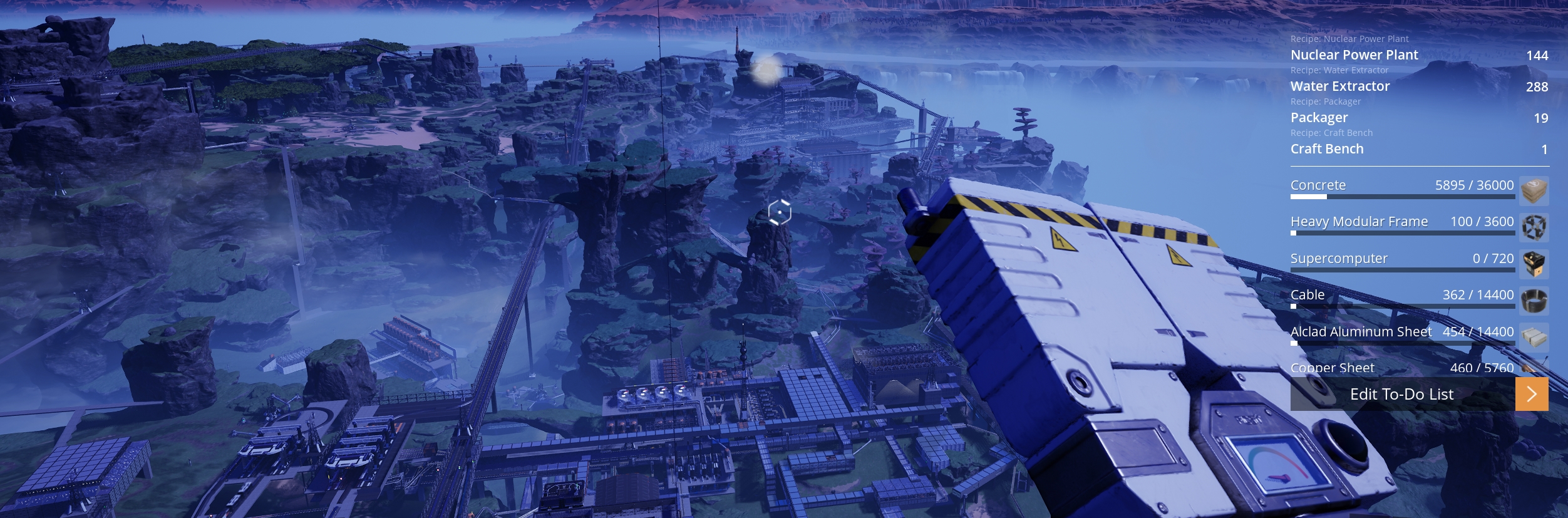Open the Edit To-Do List panel
Screen dimensions: 1568x518
[x=1401, y=394]
